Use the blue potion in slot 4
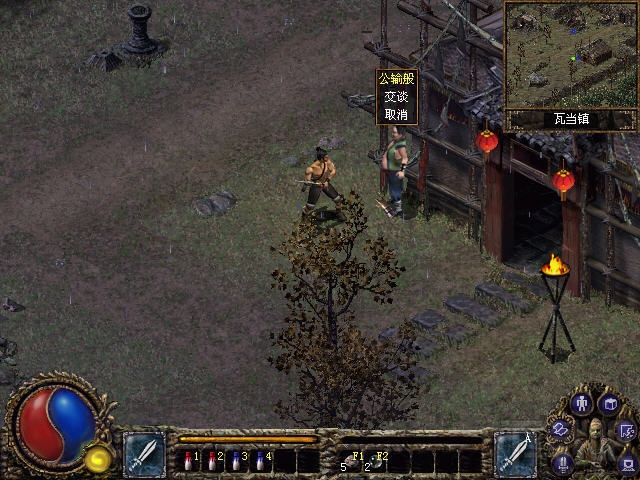The image size is (640, 480). (261, 461)
